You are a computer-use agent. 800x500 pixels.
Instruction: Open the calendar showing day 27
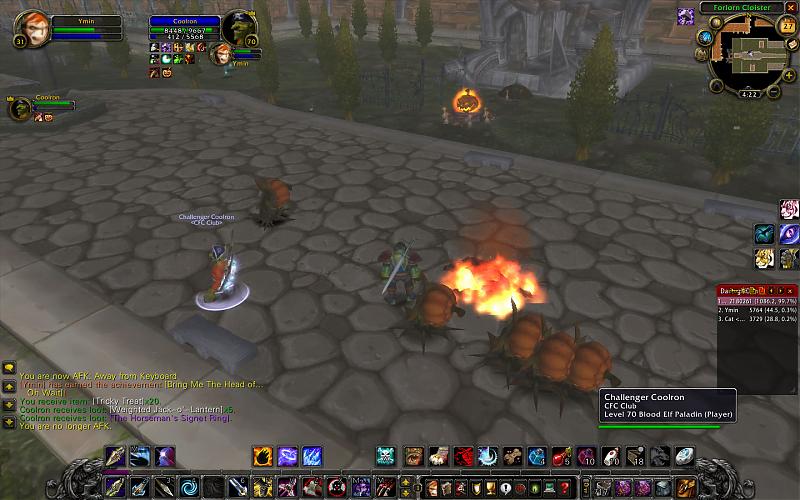[x=787, y=26]
